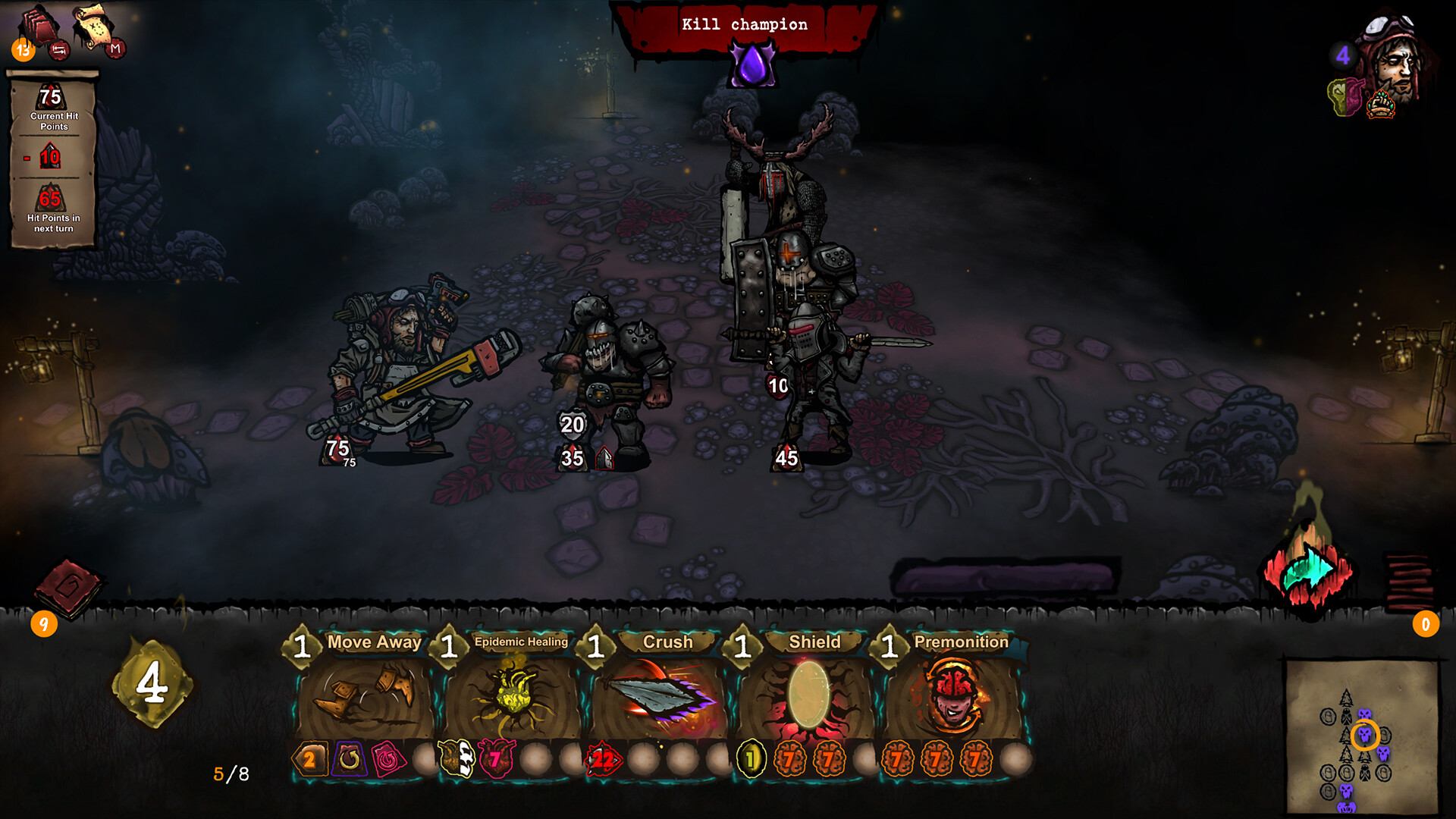Select the Premonition card

pos(954,694)
